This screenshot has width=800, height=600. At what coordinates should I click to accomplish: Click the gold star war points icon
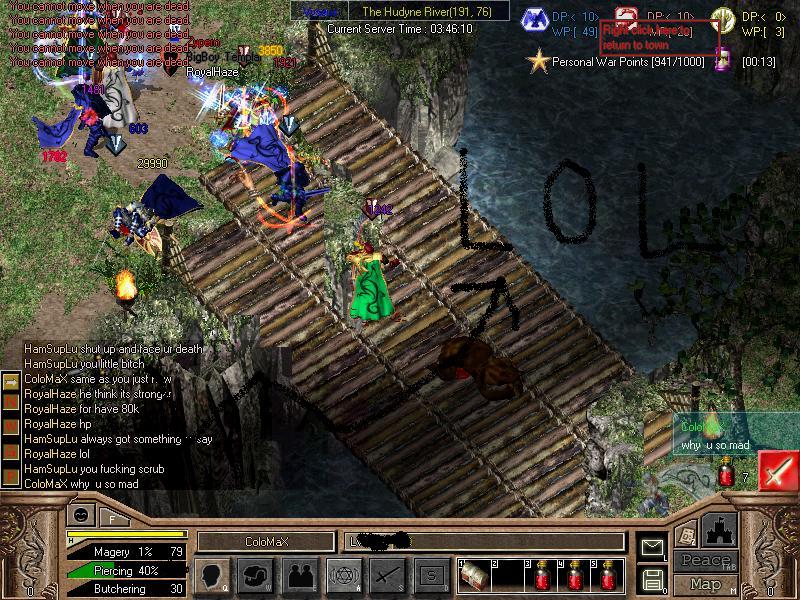pyautogui.click(x=539, y=62)
